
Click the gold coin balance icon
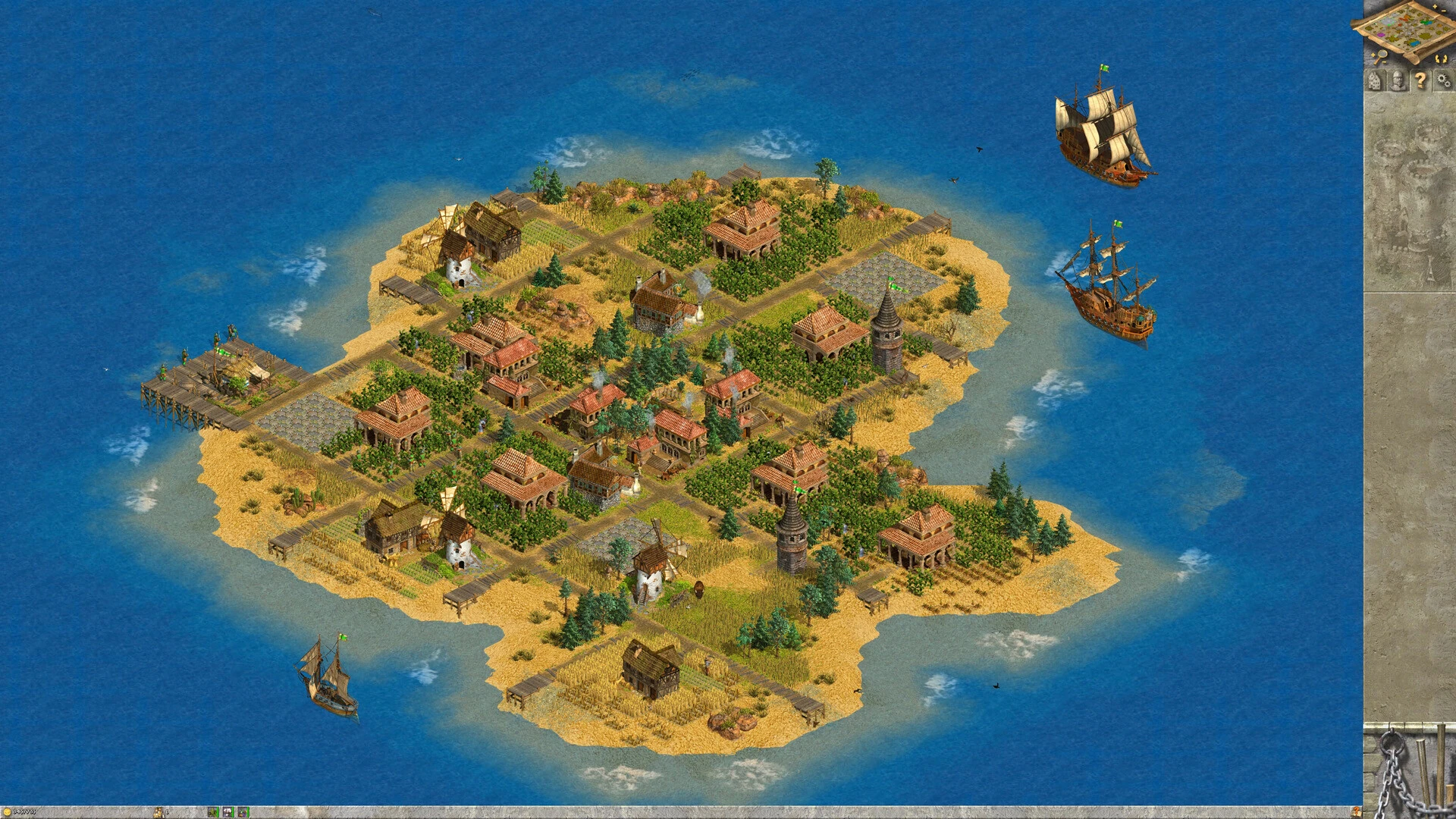click(x=7, y=812)
